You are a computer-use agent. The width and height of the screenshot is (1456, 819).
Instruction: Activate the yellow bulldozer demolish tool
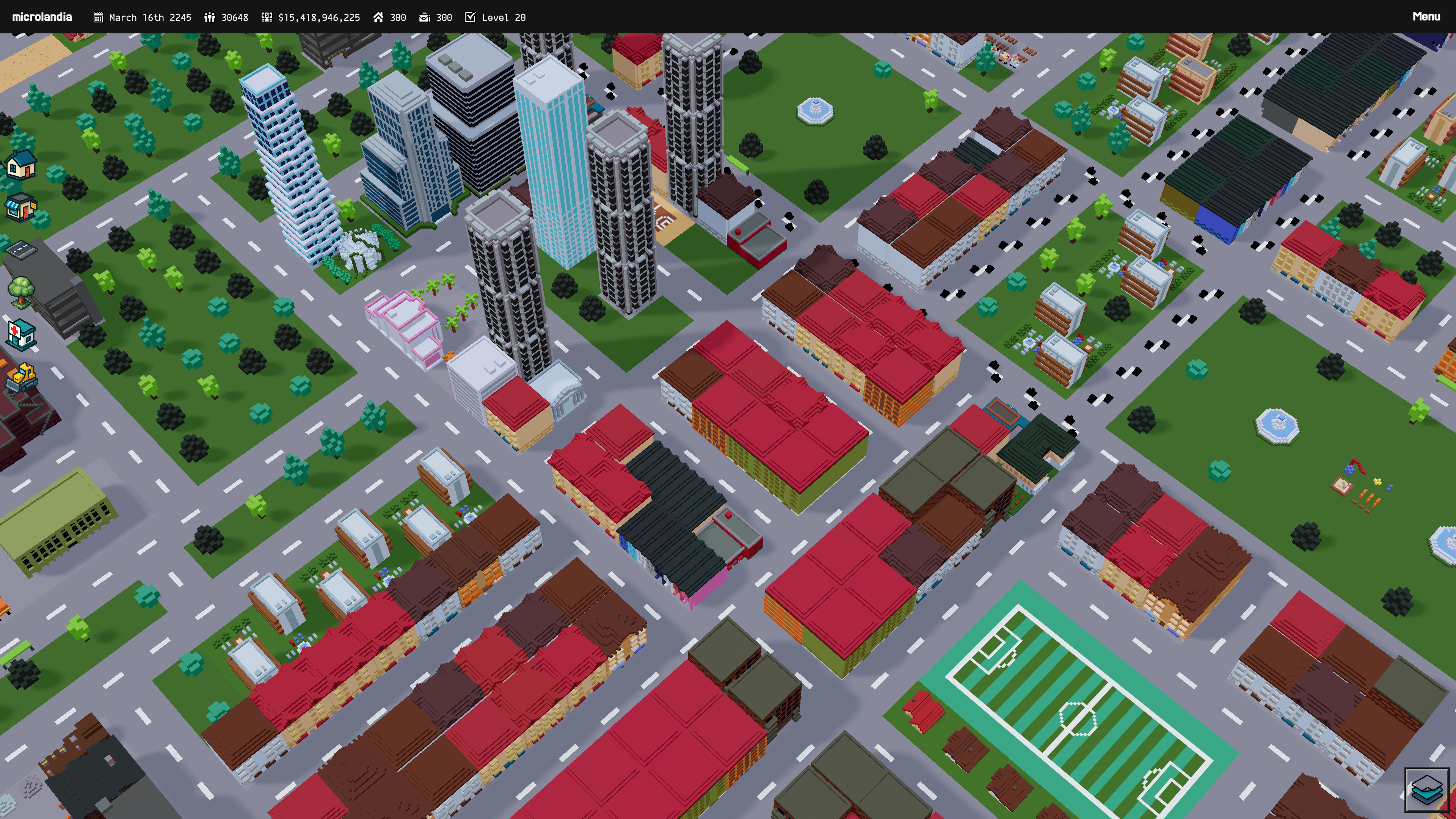(21, 377)
